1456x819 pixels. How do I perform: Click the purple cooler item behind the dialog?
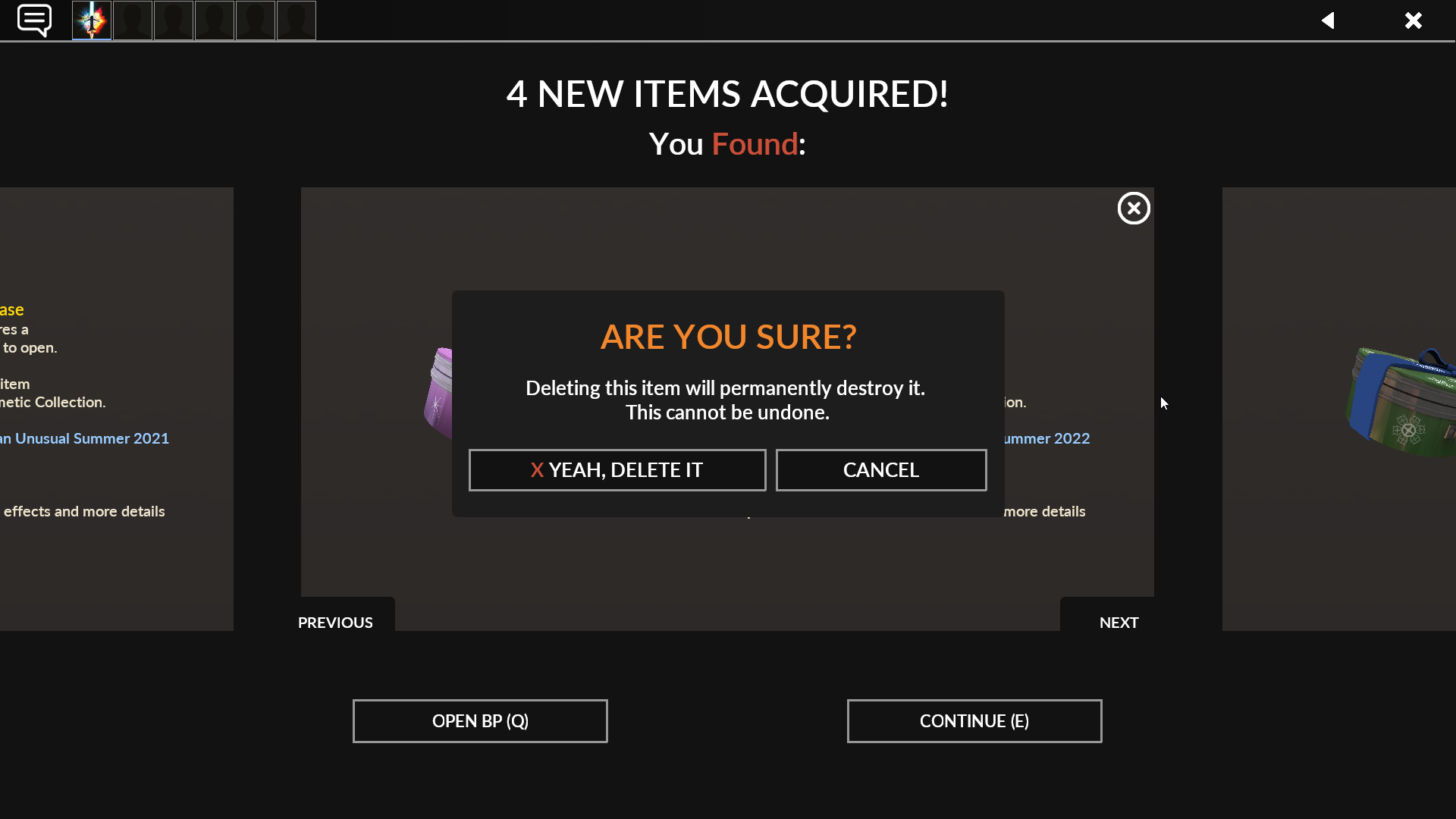[x=440, y=394]
